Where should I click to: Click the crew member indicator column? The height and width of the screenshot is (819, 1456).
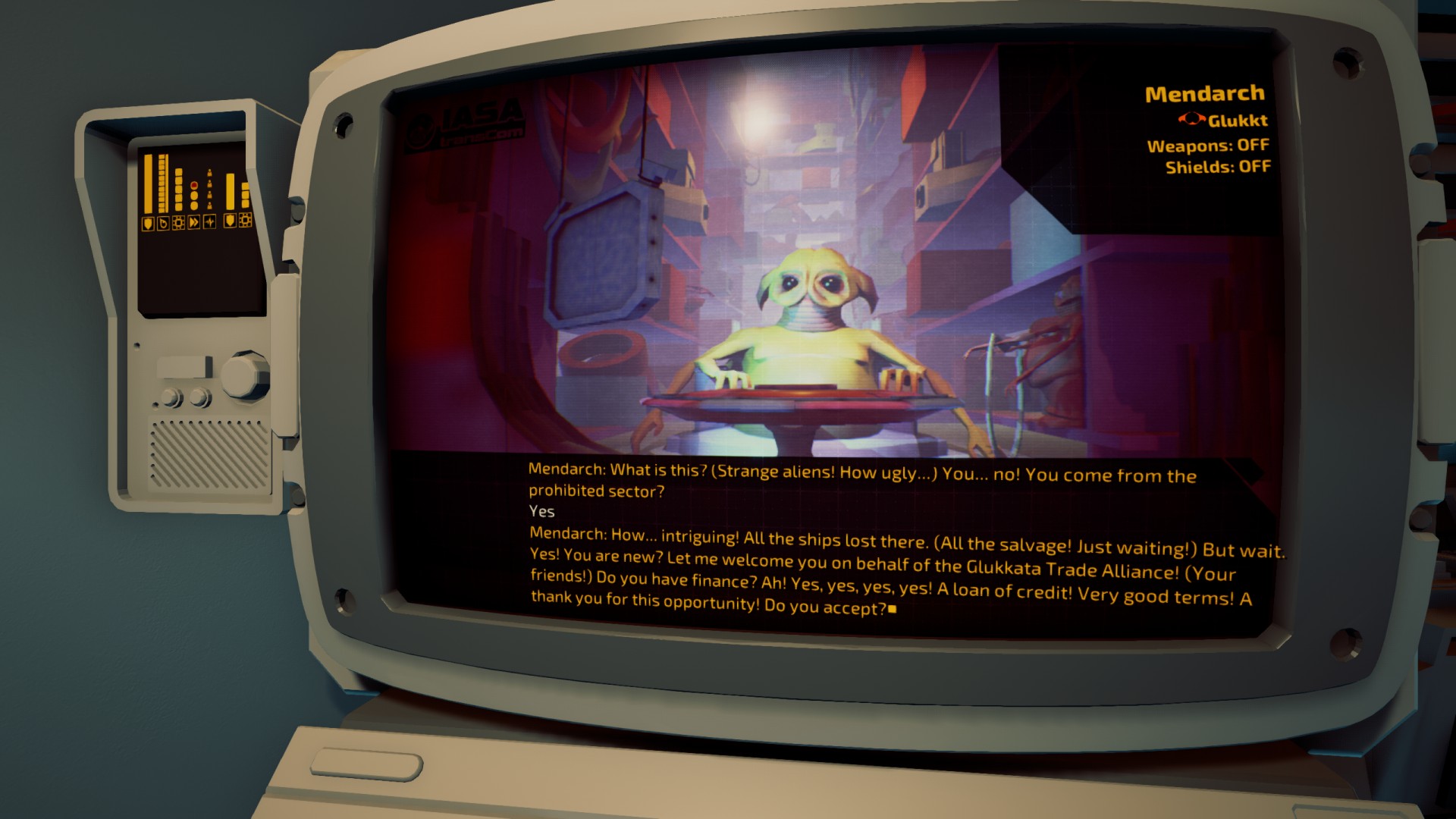click(x=209, y=188)
